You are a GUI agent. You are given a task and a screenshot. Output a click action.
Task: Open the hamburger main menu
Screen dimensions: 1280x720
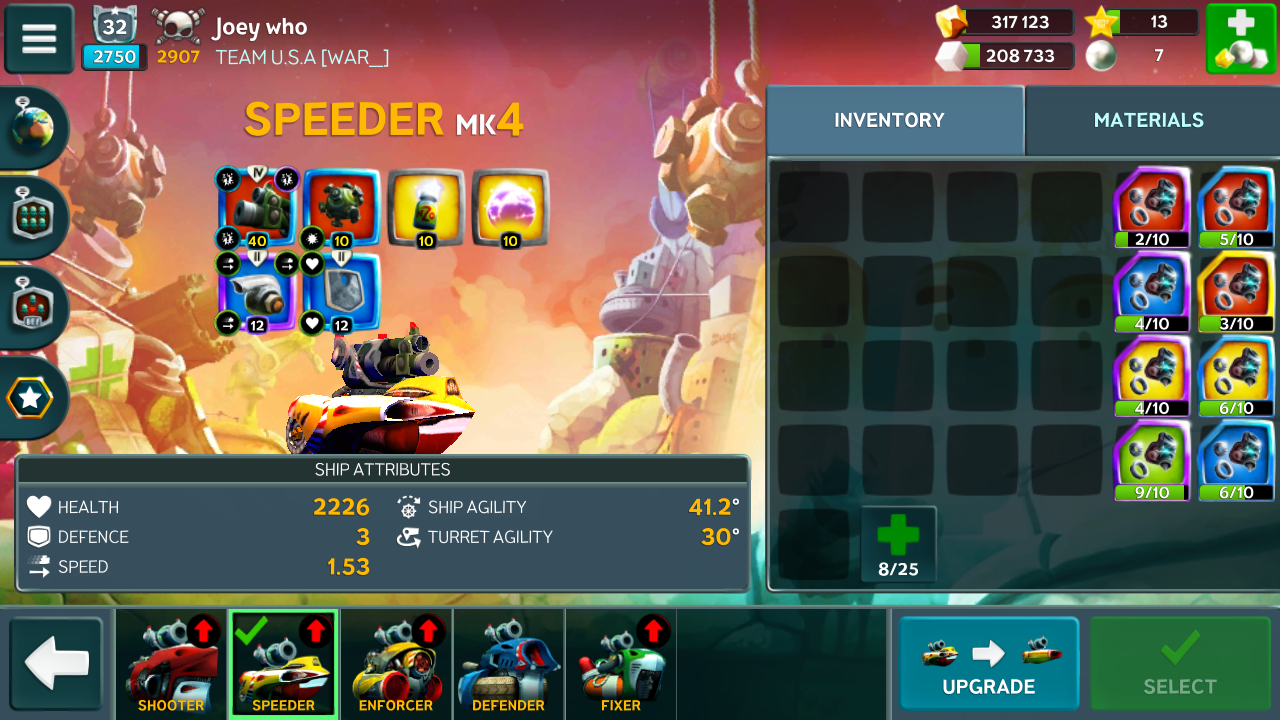click(x=39, y=38)
